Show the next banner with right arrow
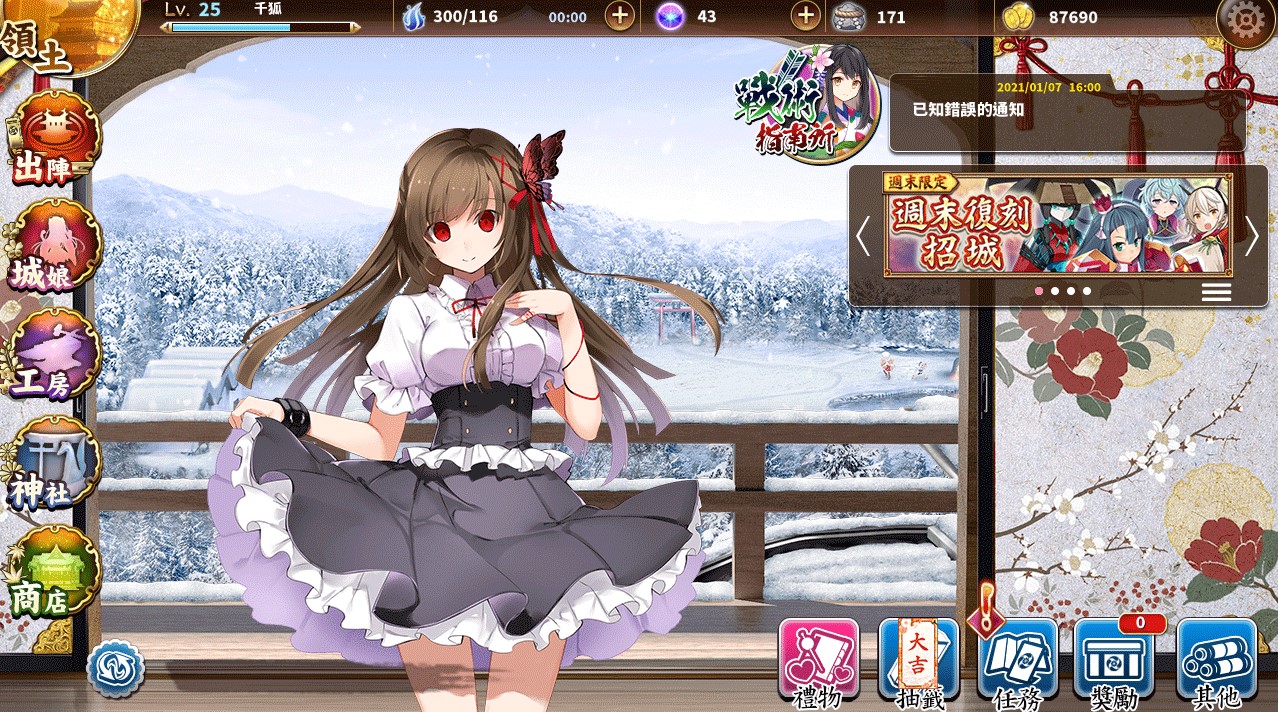 click(1252, 236)
